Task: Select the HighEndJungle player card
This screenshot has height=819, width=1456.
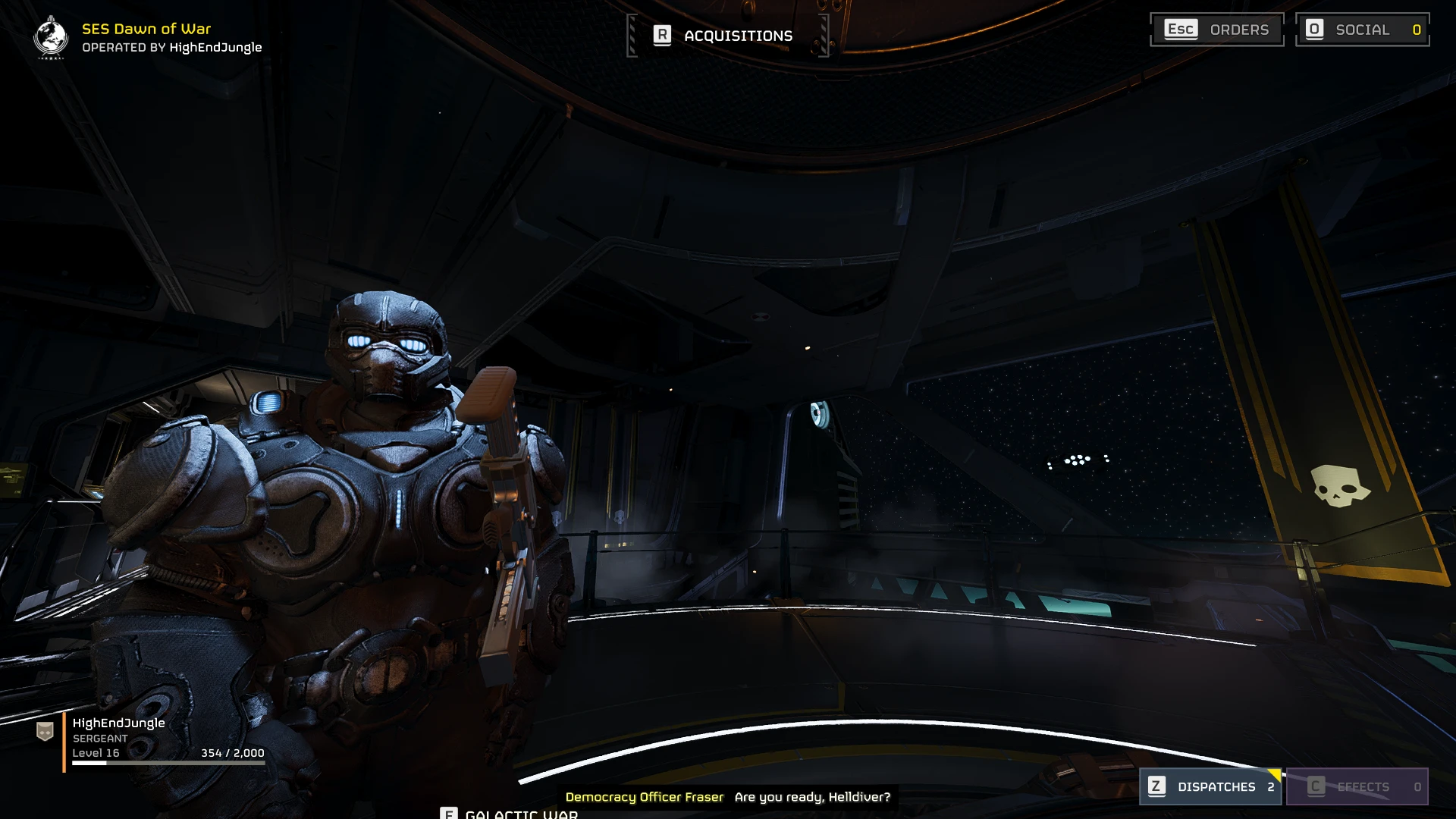Action: point(152,738)
